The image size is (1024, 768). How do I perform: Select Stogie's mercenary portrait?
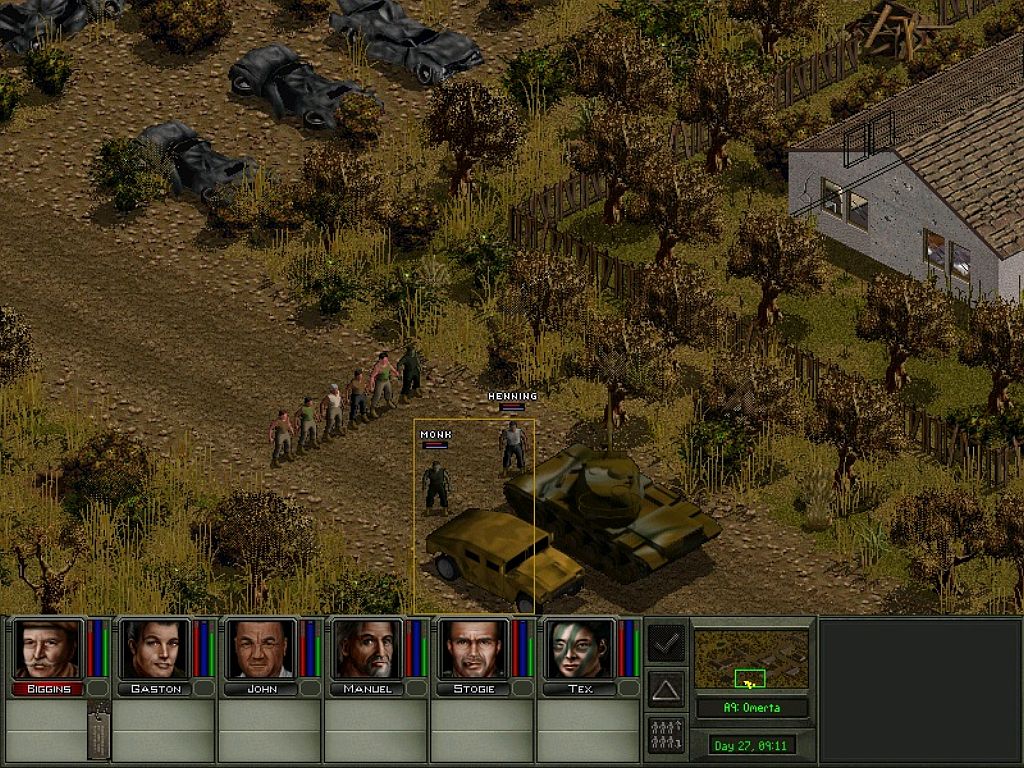click(x=474, y=649)
